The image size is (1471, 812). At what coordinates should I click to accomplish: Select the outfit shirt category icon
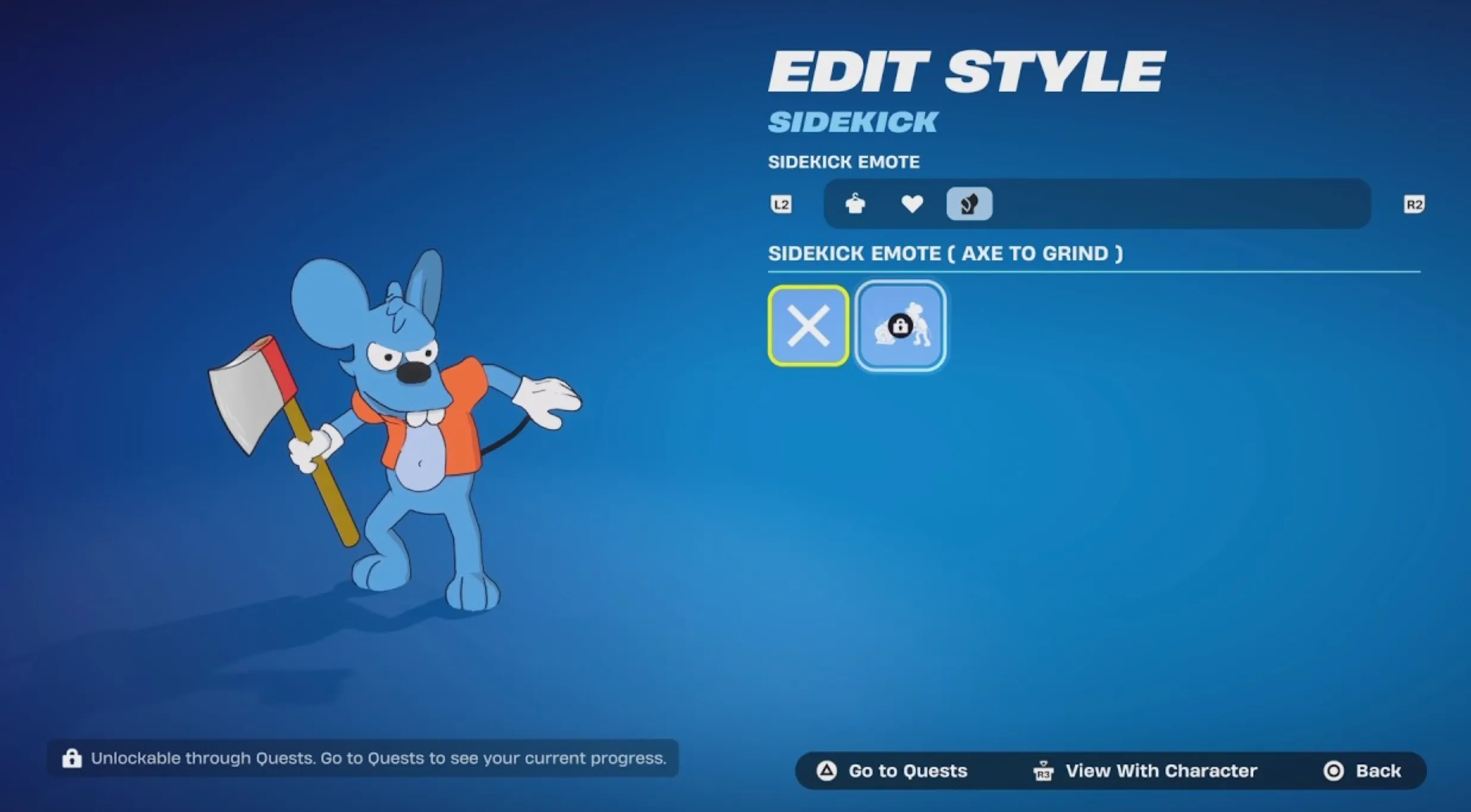coord(856,204)
